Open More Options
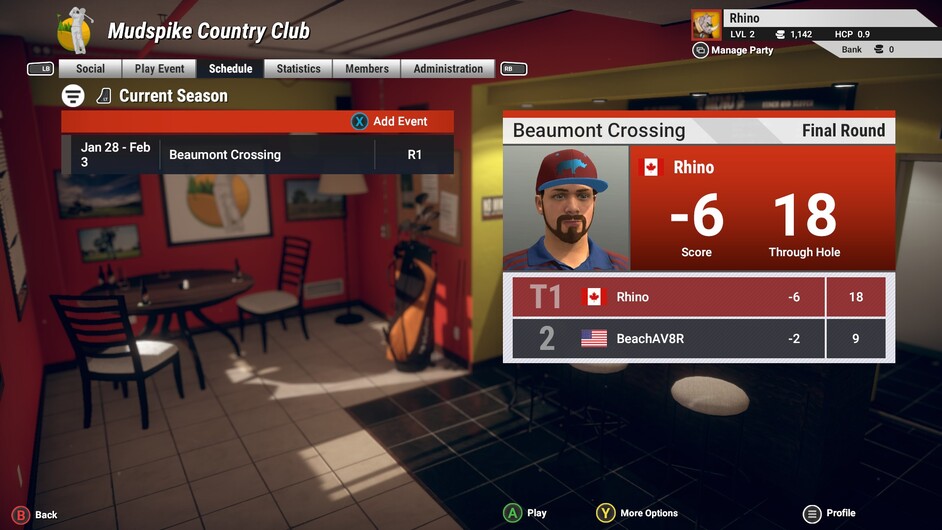The height and width of the screenshot is (530, 942). [x=637, y=513]
